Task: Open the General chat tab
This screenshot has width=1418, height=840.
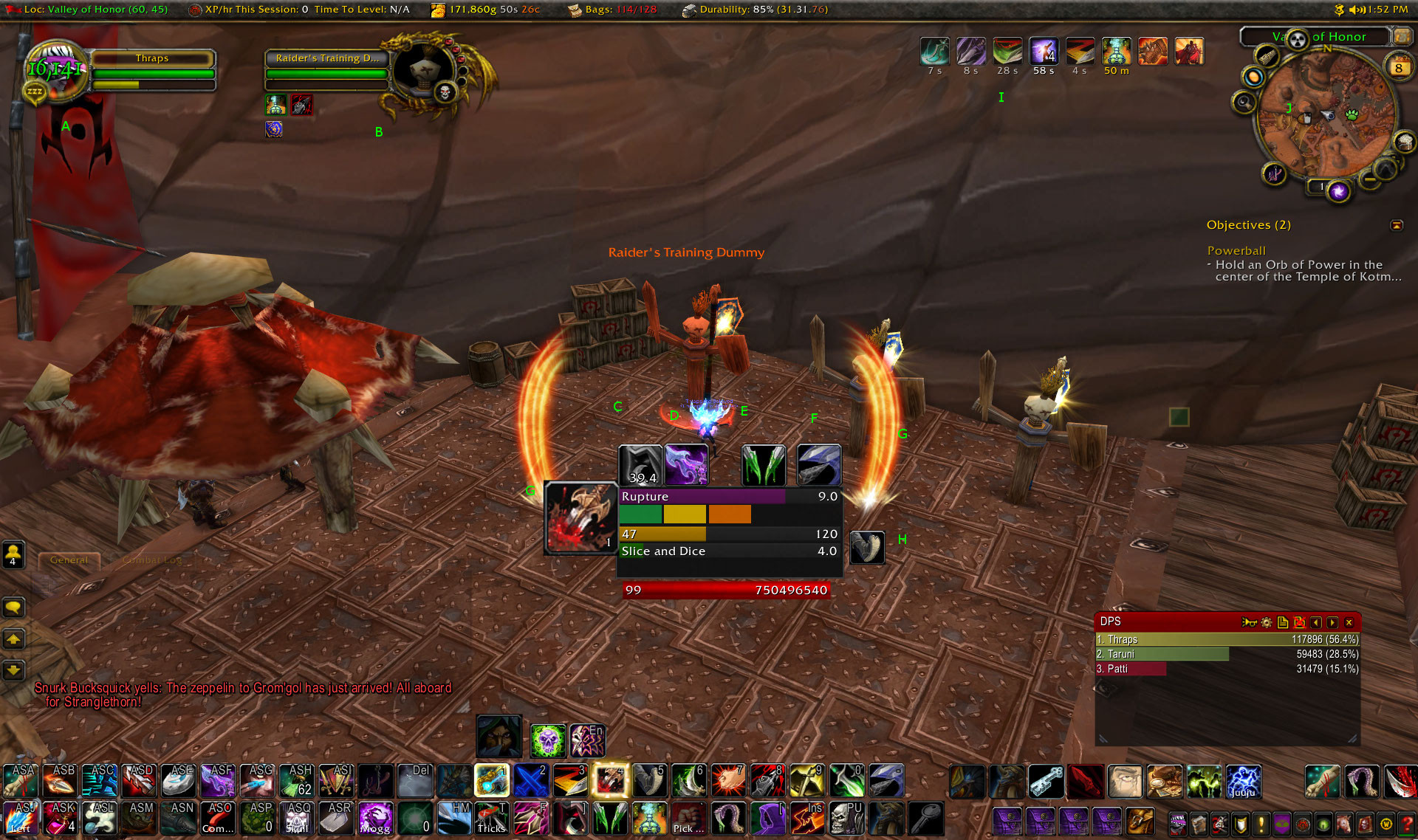Action: point(69,560)
